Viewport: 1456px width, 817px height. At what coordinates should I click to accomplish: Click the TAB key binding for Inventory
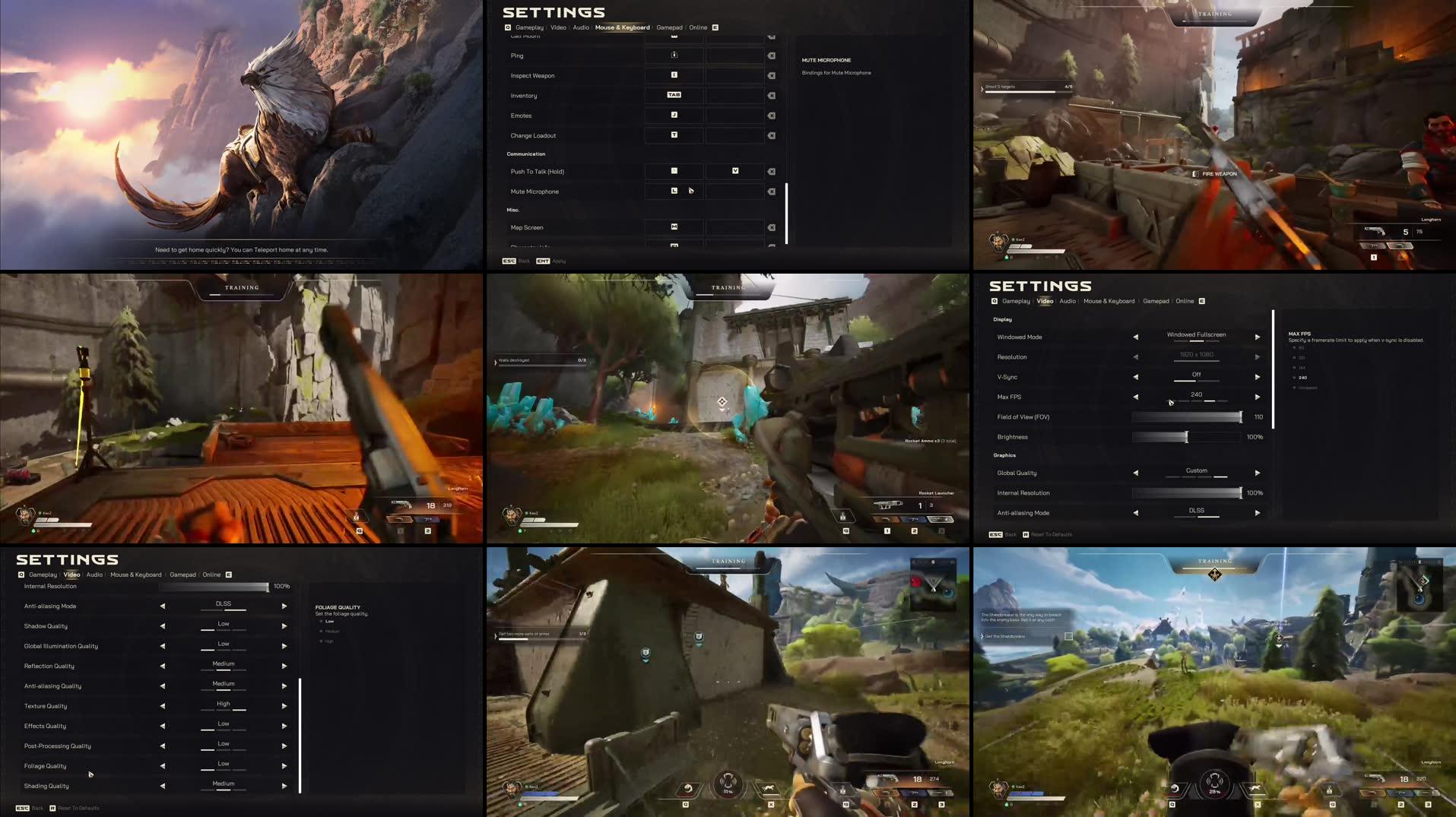tap(673, 95)
